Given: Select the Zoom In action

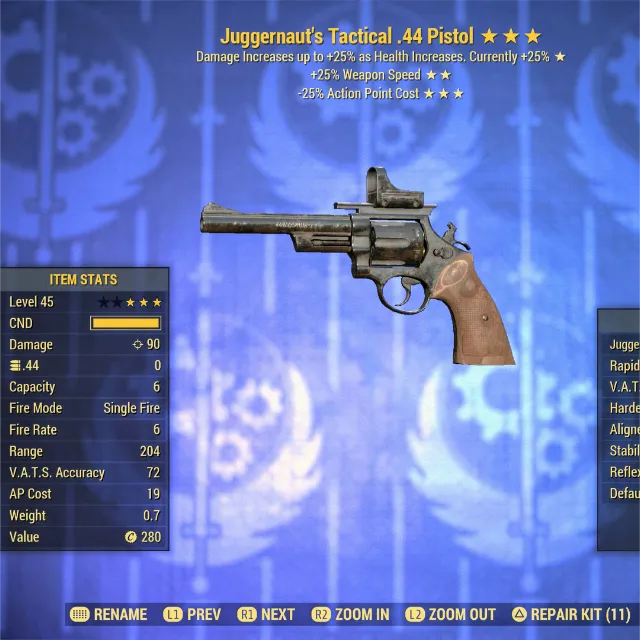Looking at the screenshot, I should (x=350, y=614).
